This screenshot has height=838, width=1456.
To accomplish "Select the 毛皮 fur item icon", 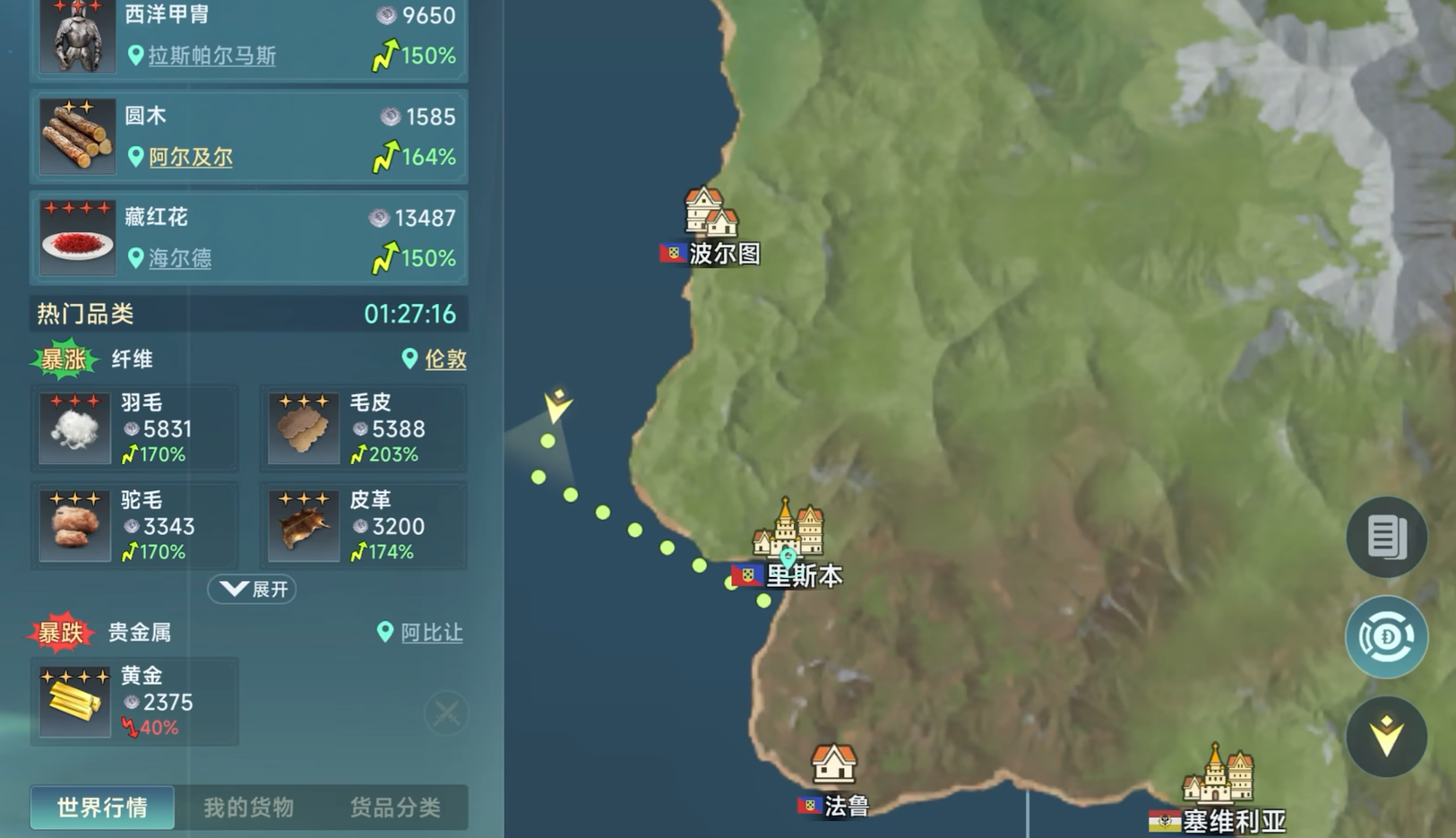I will (x=304, y=428).
